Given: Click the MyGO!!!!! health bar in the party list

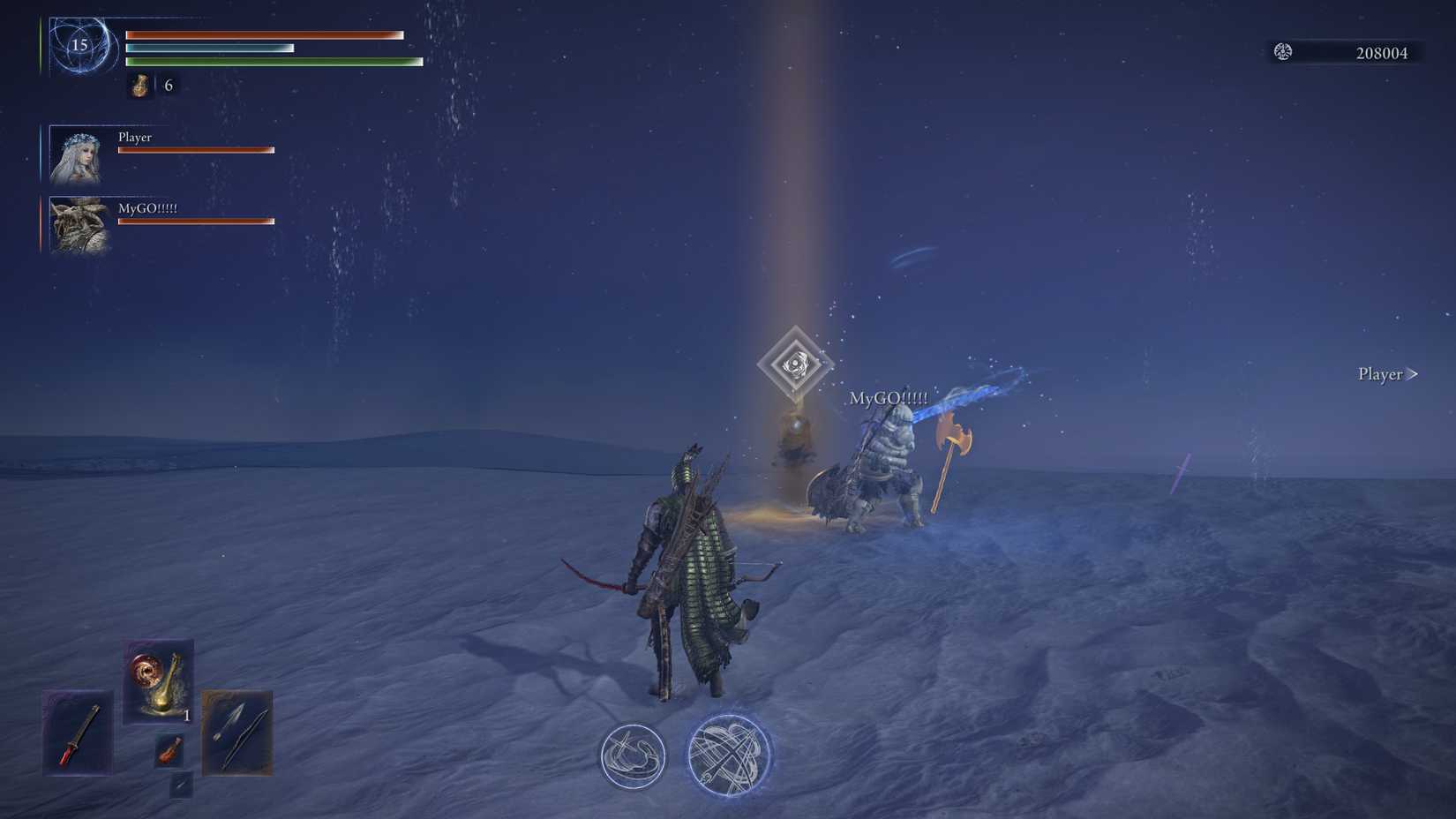Looking at the screenshot, I should coord(196,220).
